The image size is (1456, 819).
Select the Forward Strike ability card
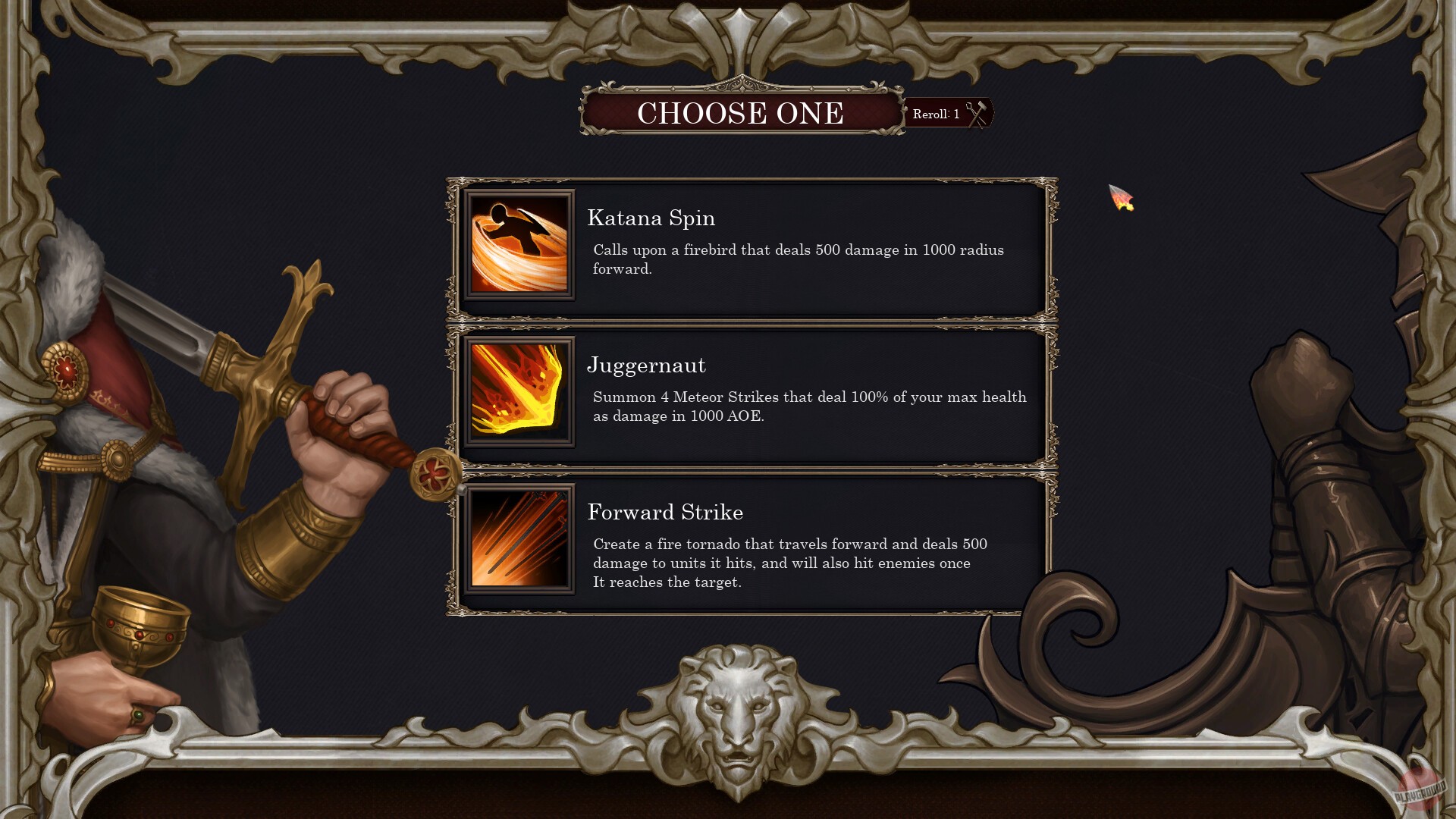click(x=751, y=539)
